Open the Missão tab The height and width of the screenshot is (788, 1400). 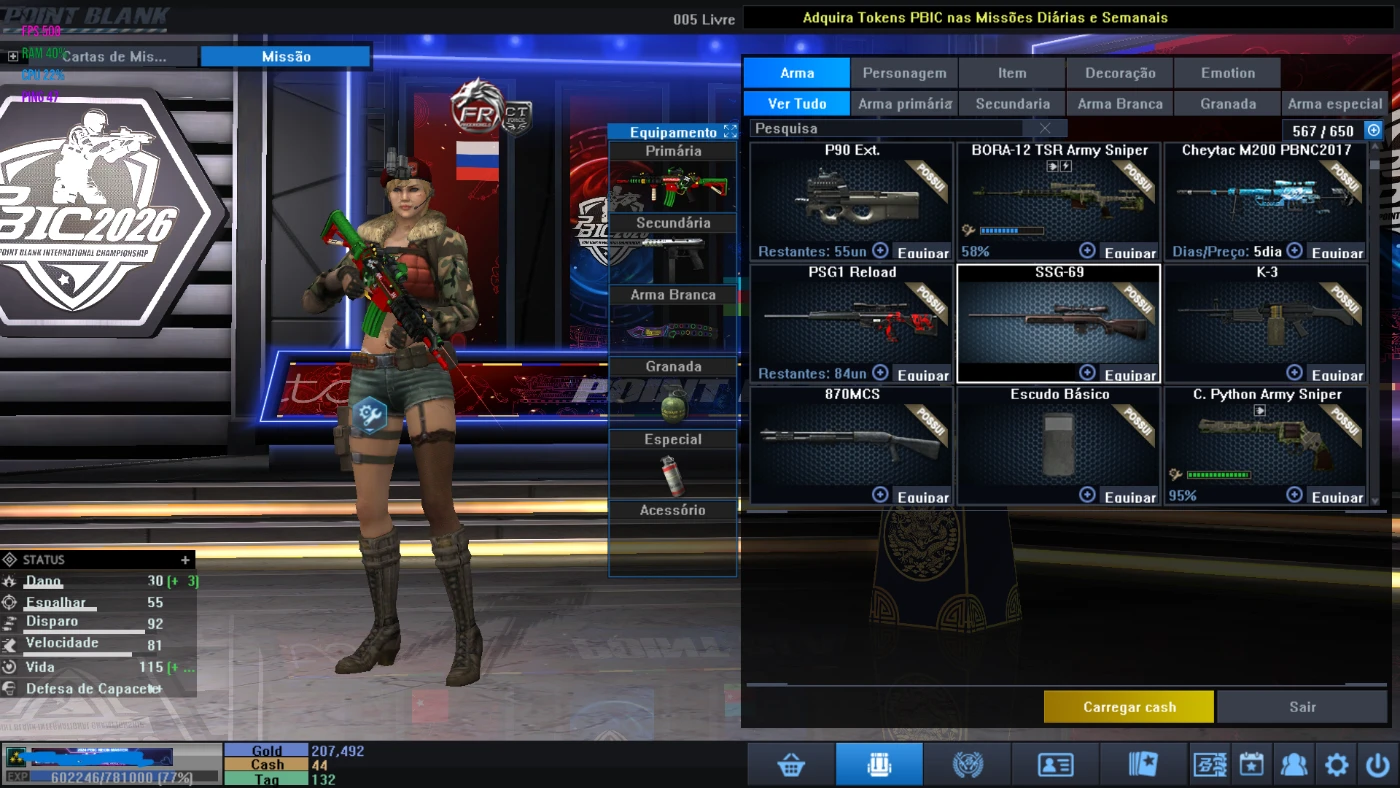(286, 57)
